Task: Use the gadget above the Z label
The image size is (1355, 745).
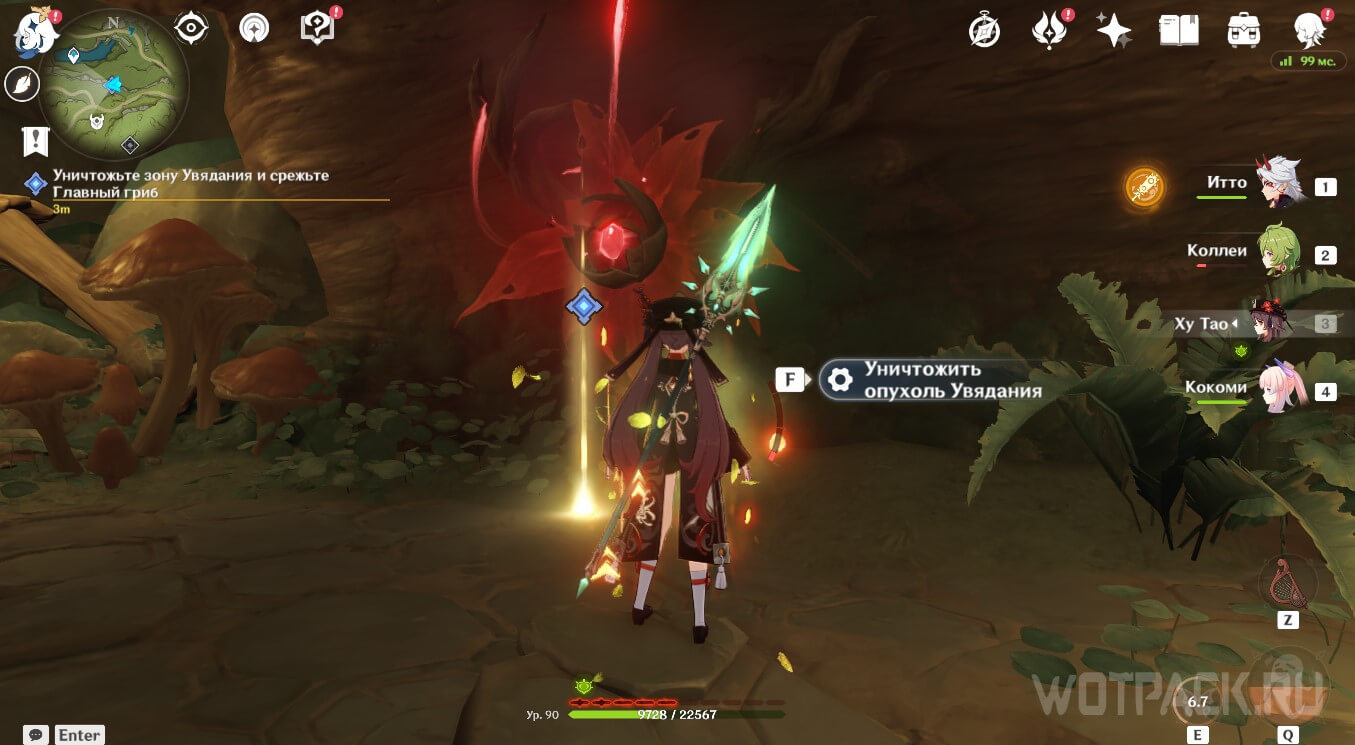Action: click(x=1287, y=583)
